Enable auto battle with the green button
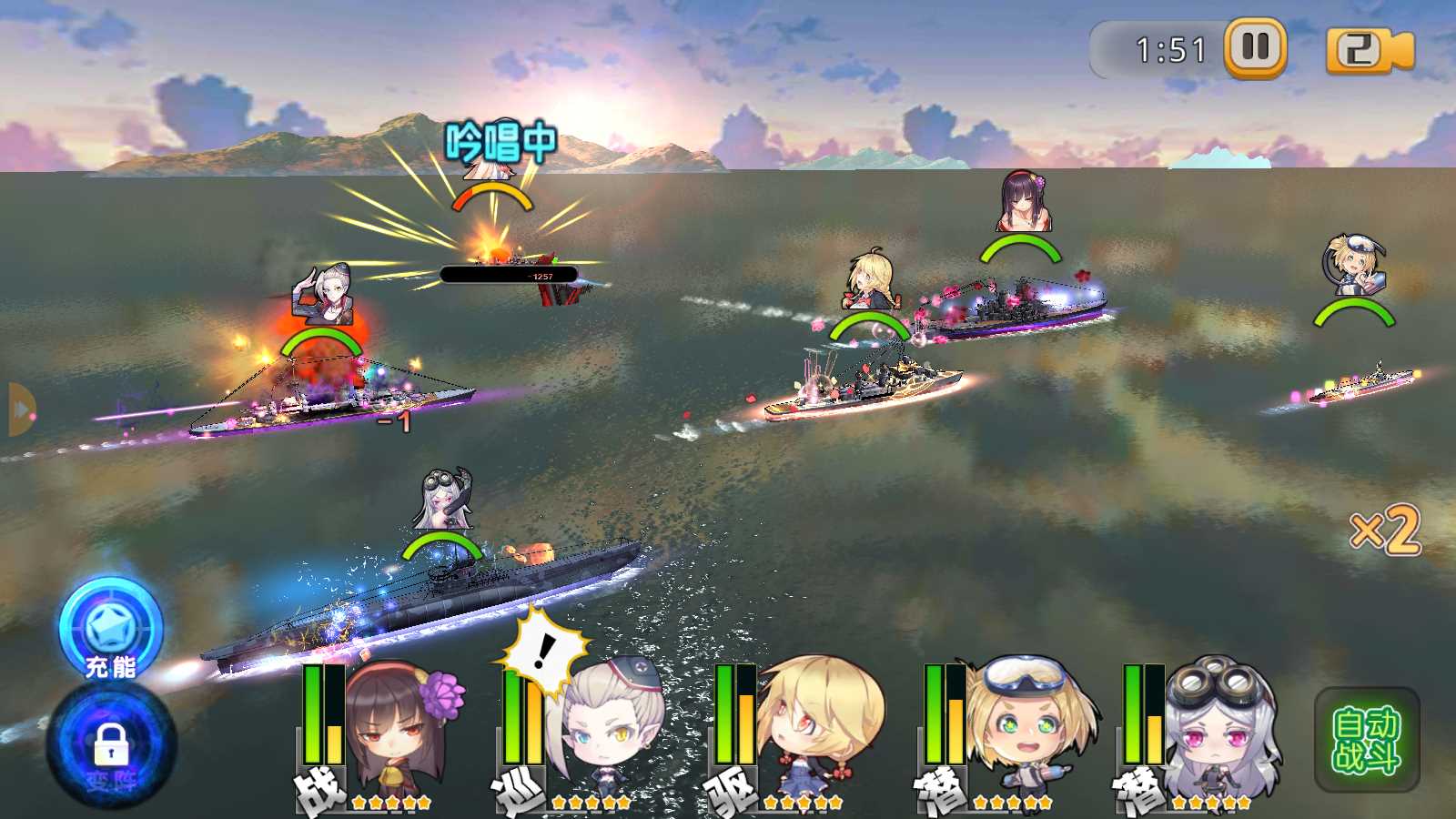Screen dimensions: 1456x819 click(x=1366, y=740)
